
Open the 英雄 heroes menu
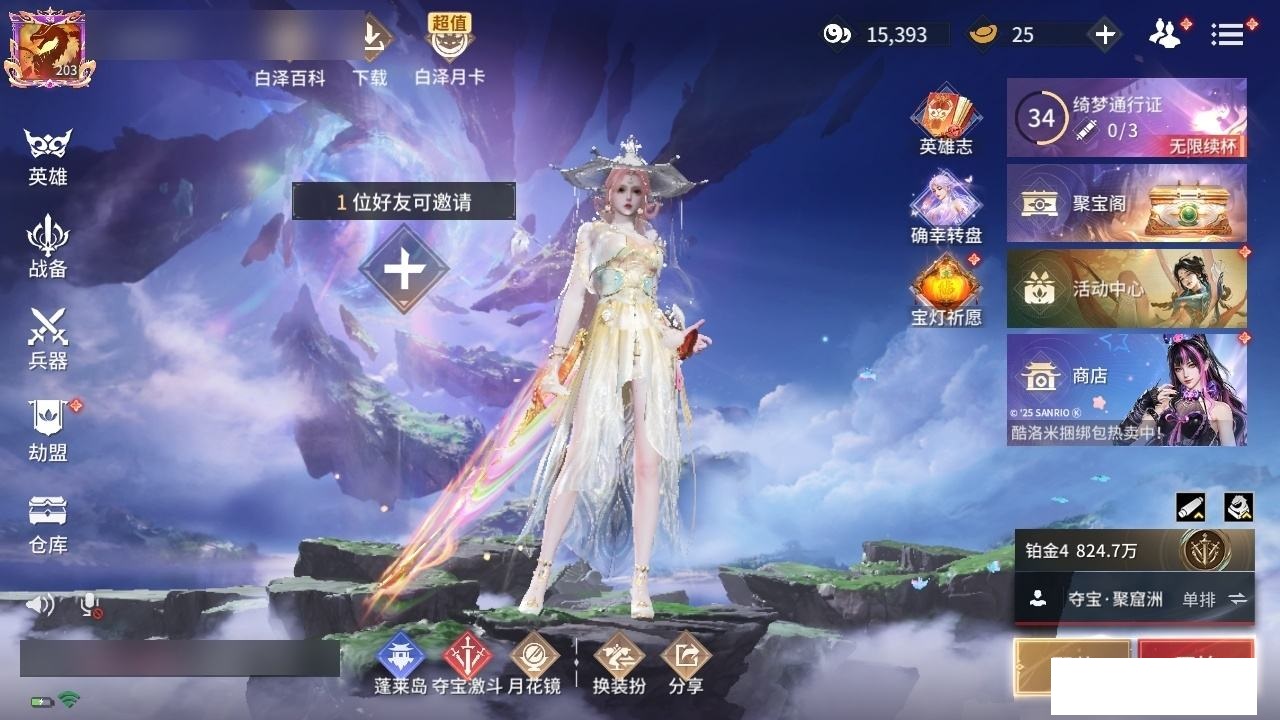click(x=48, y=156)
